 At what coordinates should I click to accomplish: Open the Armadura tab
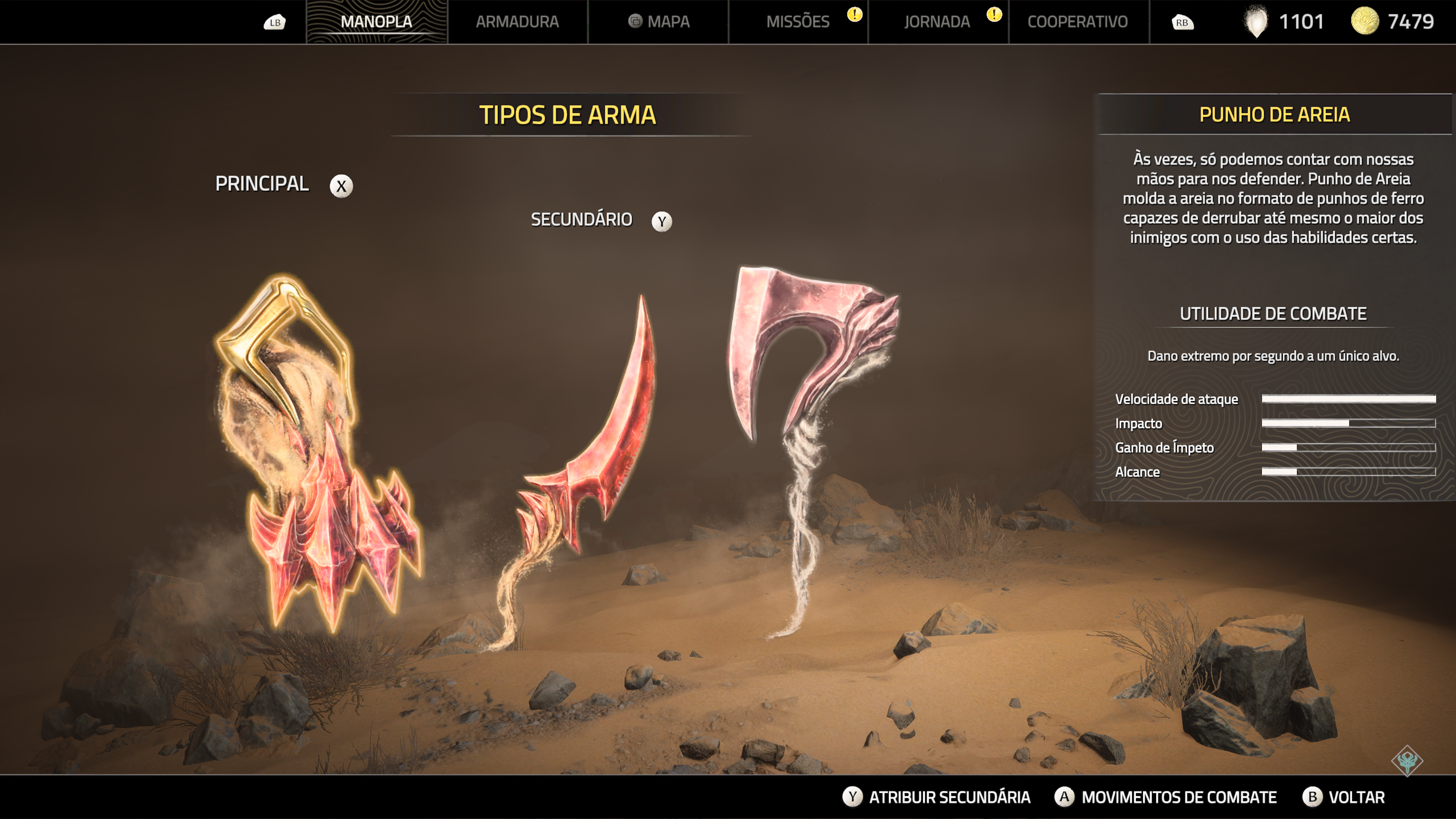pyautogui.click(x=517, y=22)
